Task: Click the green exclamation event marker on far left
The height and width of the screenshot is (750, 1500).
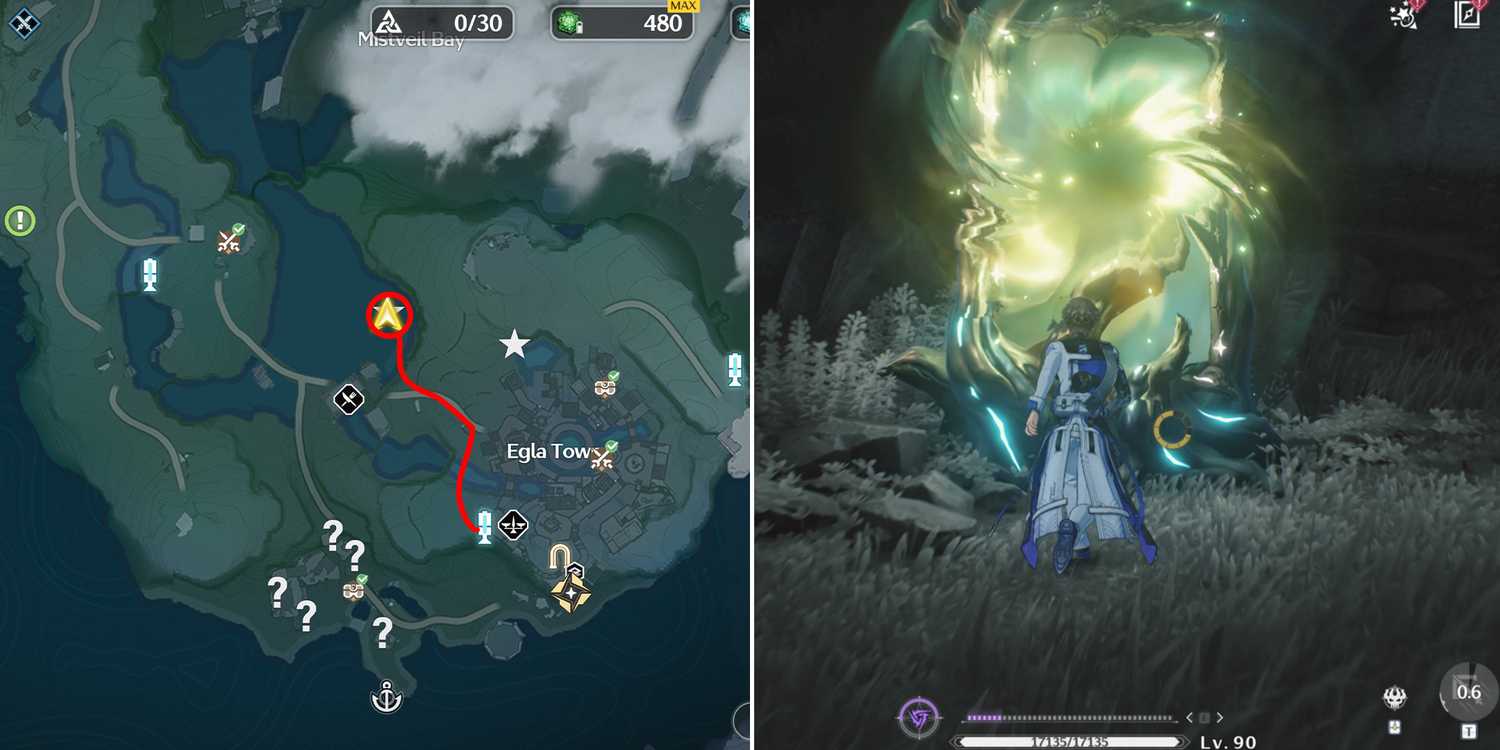Action: pyautogui.click(x=18, y=218)
